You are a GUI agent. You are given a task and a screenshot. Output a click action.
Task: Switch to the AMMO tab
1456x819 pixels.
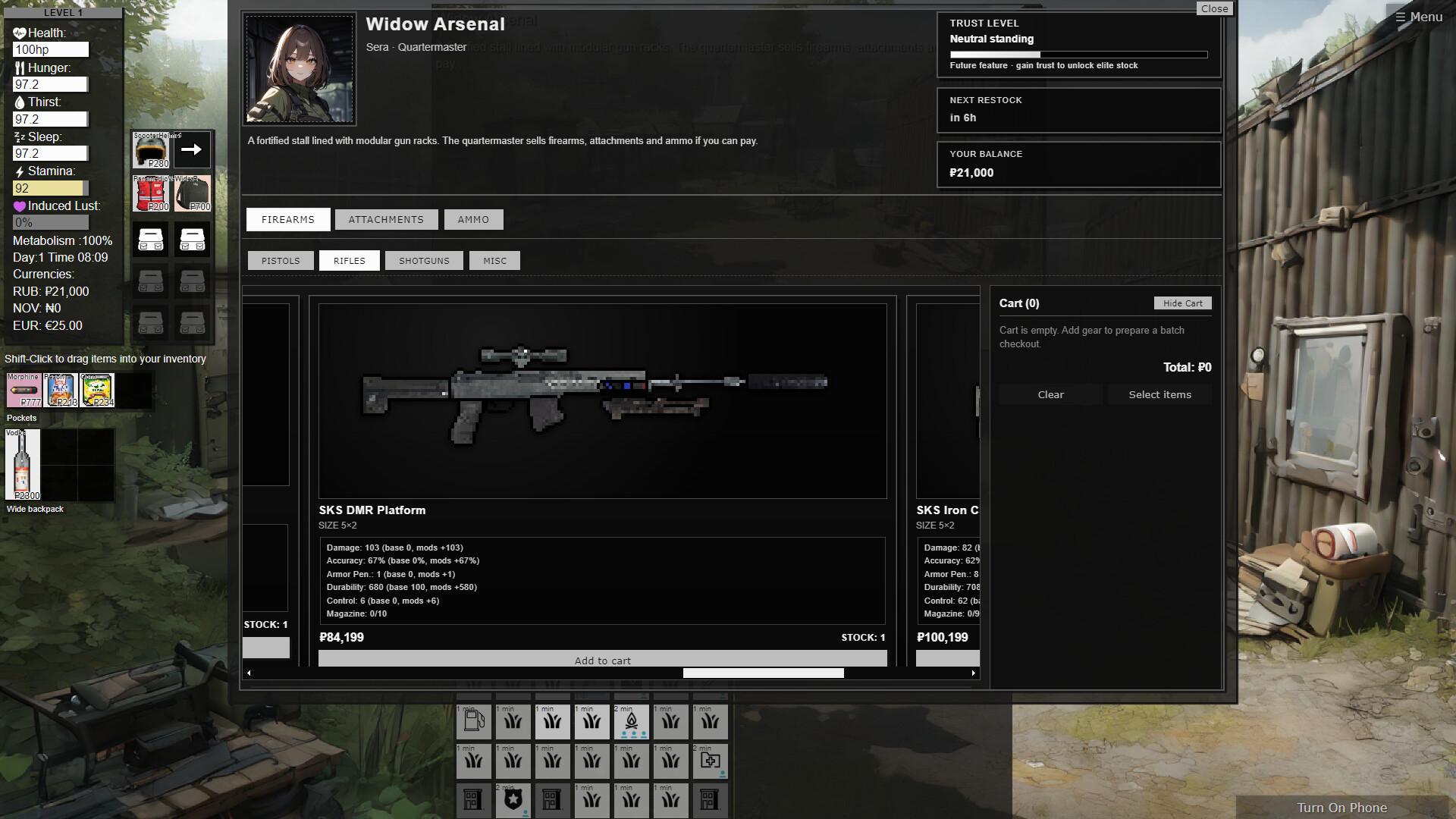pyautogui.click(x=473, y=219)
